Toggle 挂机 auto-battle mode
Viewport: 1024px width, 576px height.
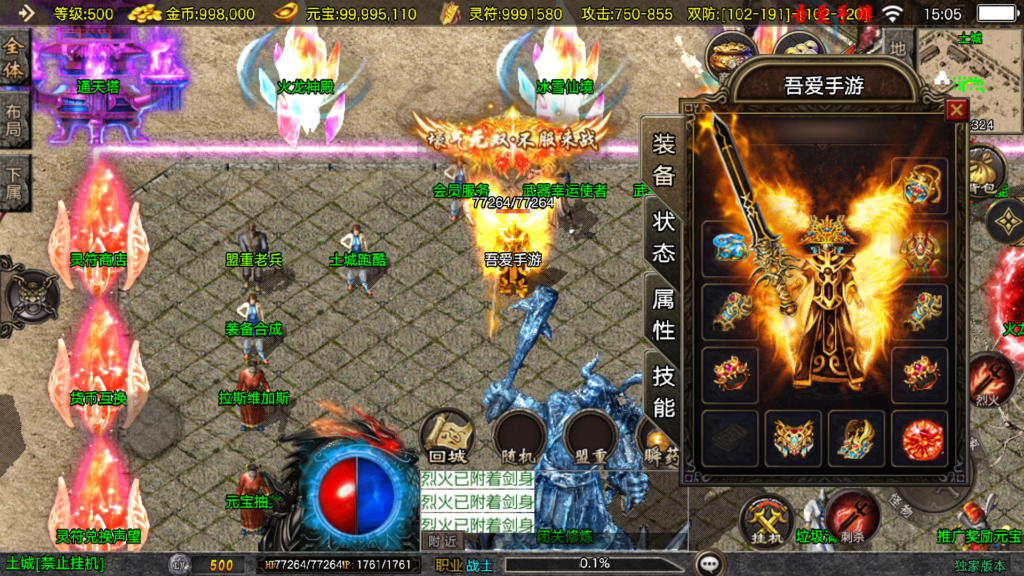point(765,521)
